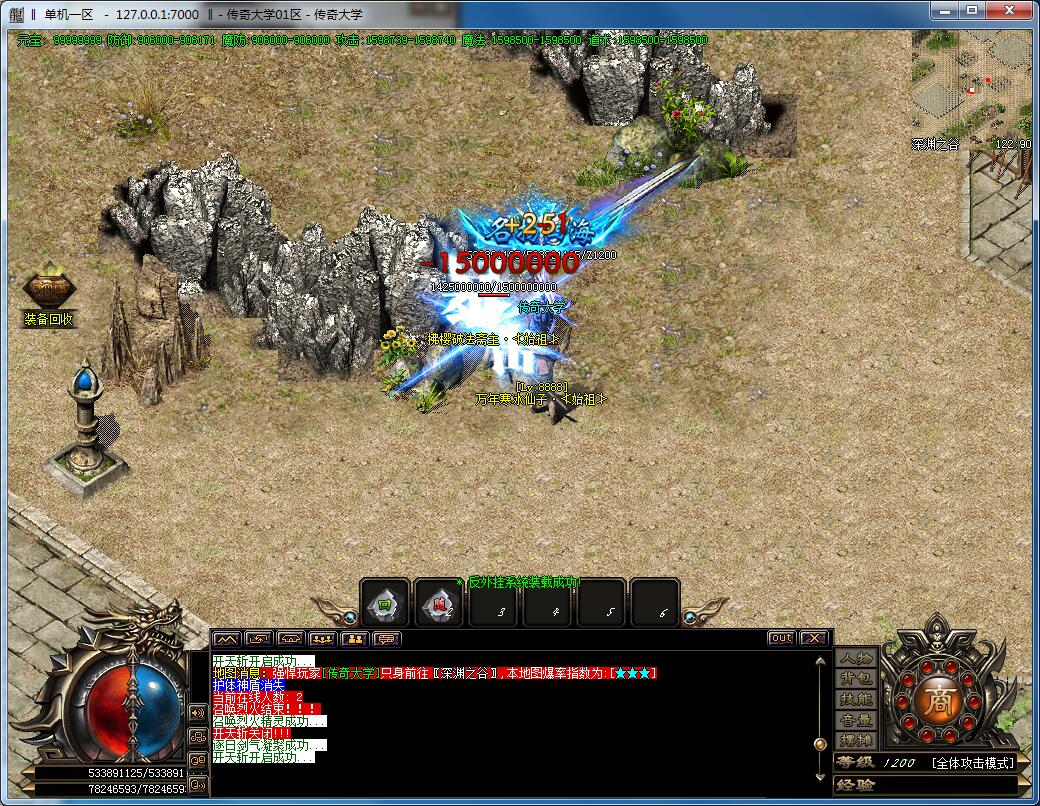Use the 回 stone in hotbar slot one
The width and height of the screenshot is (1040, 806).
385,603
